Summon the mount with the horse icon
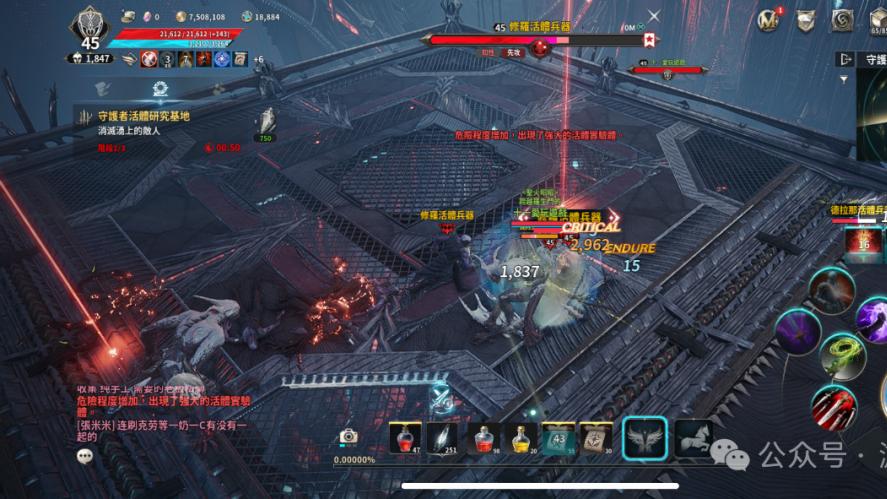The image size is (887, 499). pos(693,438)
